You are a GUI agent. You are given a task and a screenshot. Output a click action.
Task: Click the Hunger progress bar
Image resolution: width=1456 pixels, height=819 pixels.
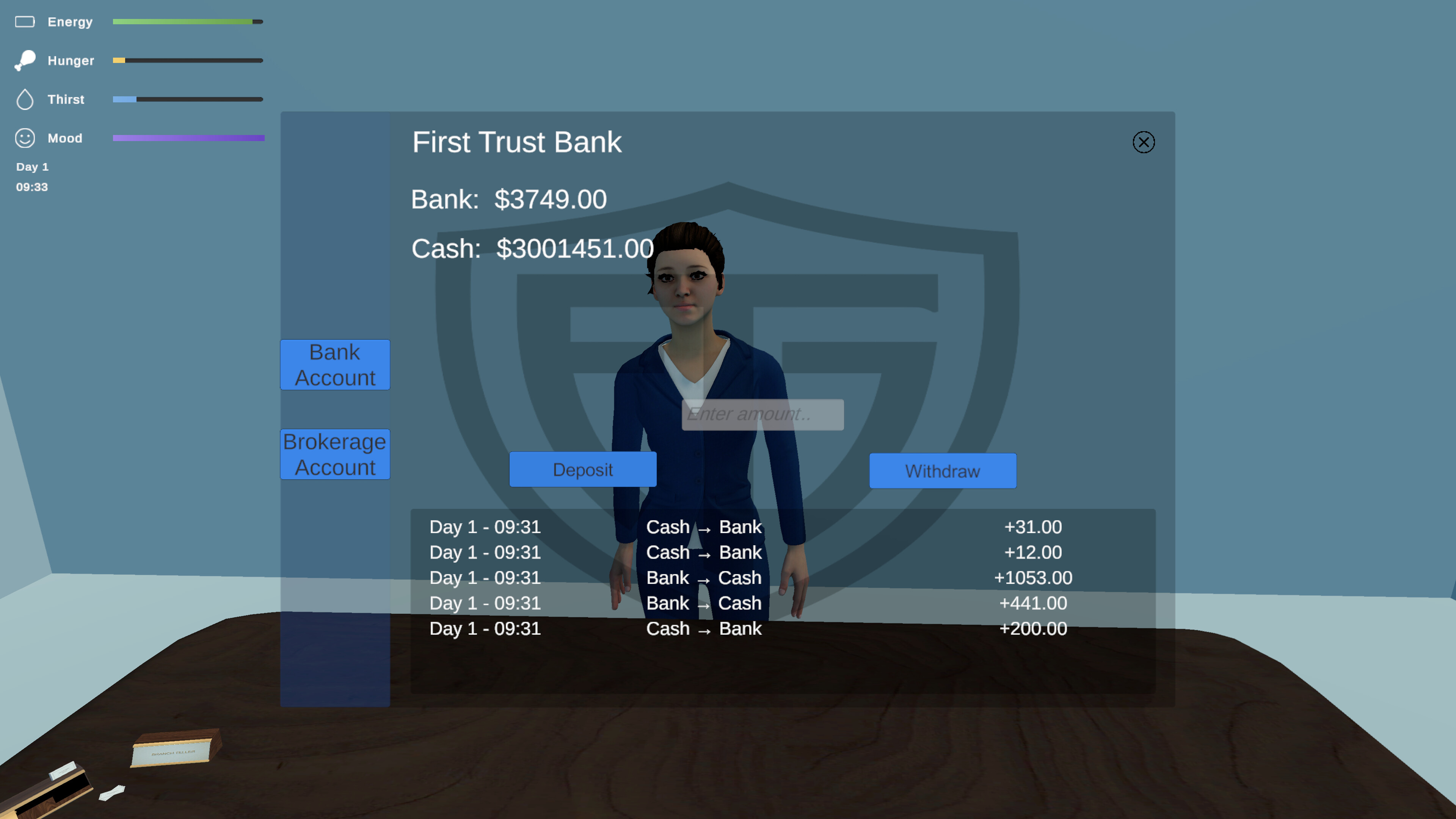coord(188,60)
